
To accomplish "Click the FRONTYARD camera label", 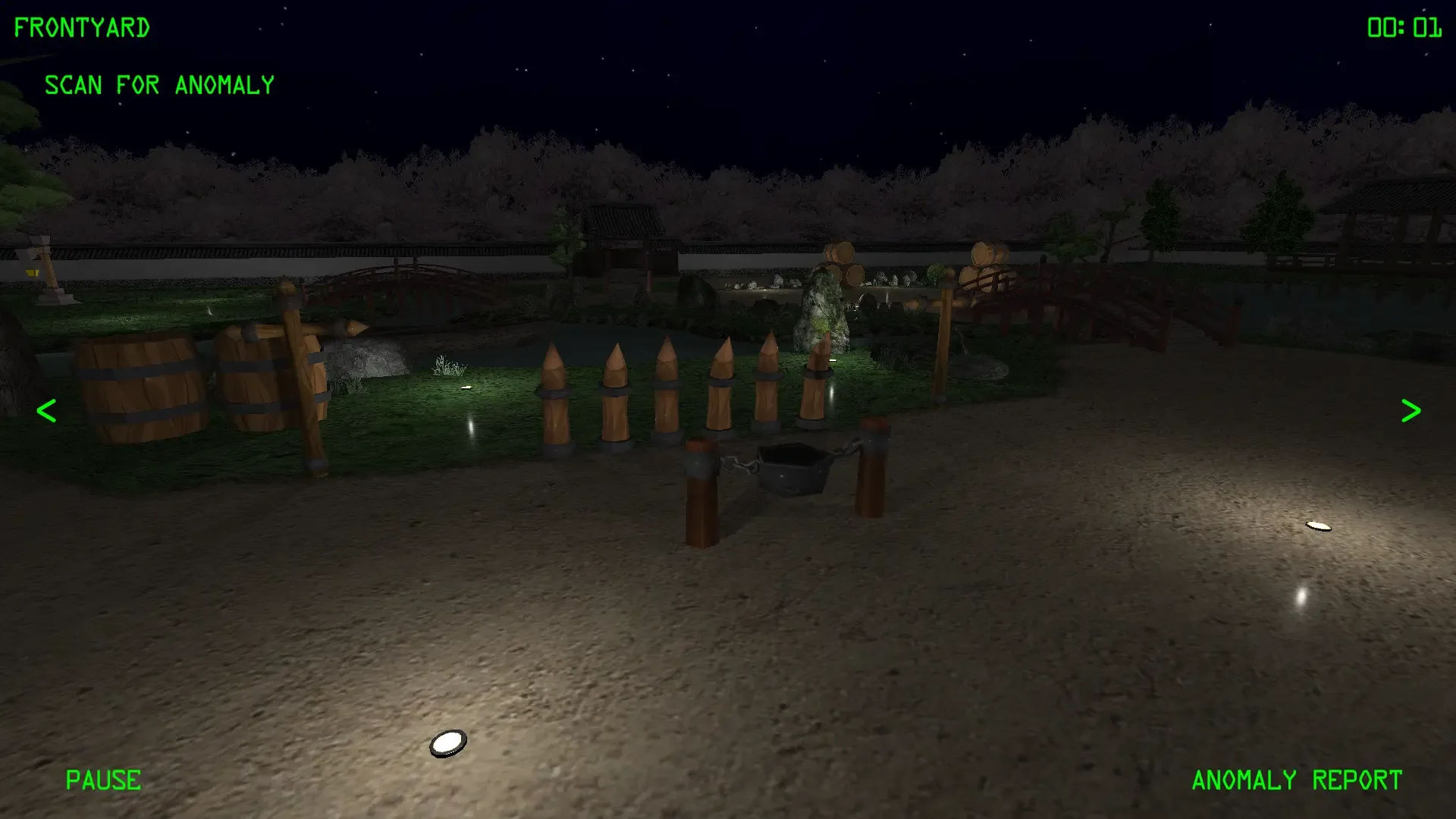I will coord(81,27).
